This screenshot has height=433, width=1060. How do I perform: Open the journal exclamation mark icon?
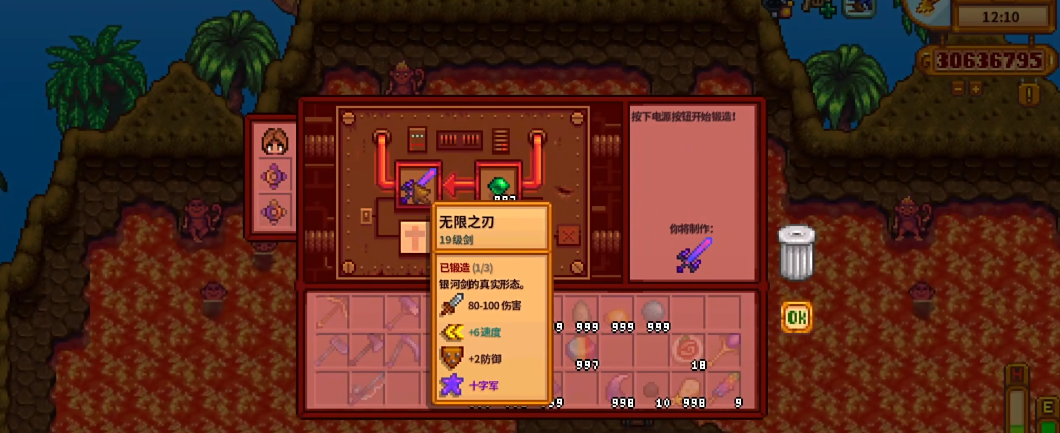(x=1028, y=93)
